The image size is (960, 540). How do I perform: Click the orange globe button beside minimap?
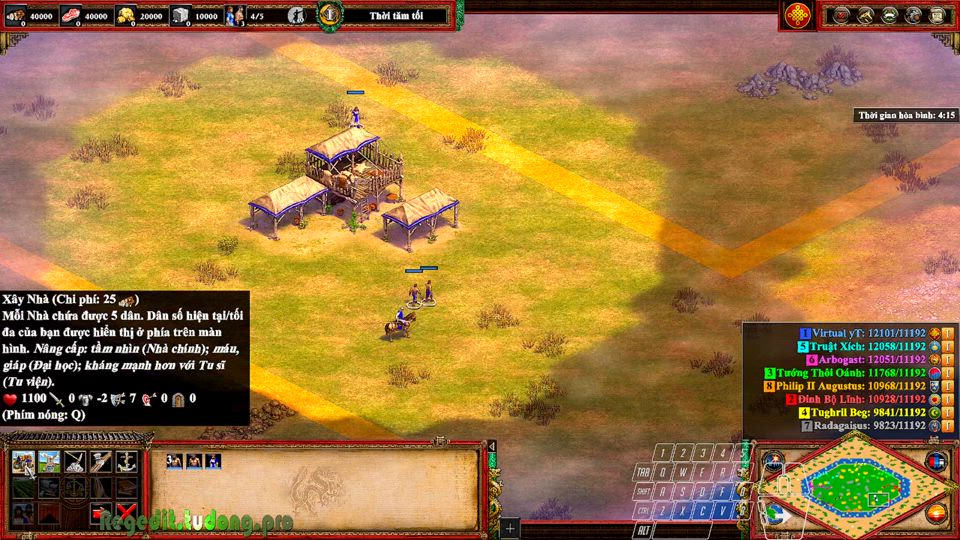click(936, 514)
